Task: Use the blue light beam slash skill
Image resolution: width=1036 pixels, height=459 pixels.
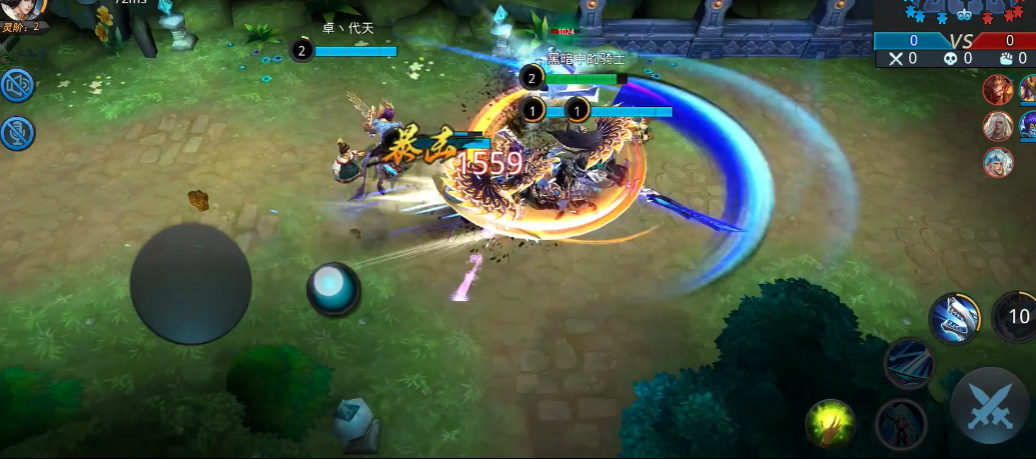Action: click(908, 362)
